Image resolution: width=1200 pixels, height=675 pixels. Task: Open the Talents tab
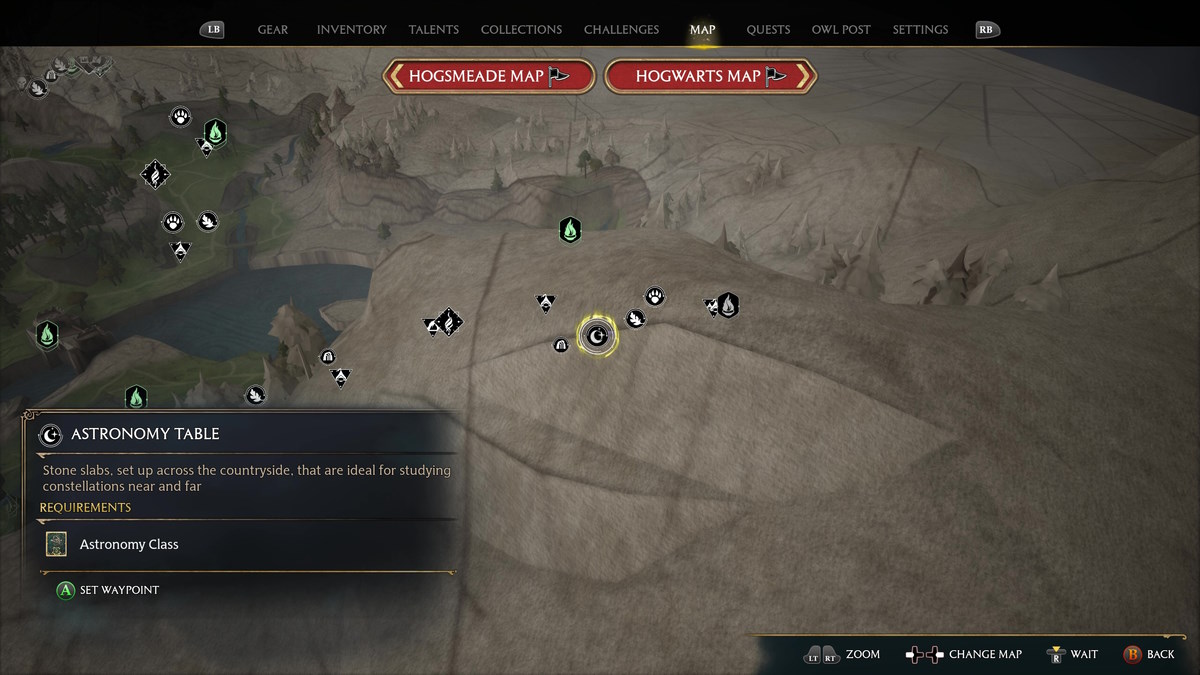(434, 30)
